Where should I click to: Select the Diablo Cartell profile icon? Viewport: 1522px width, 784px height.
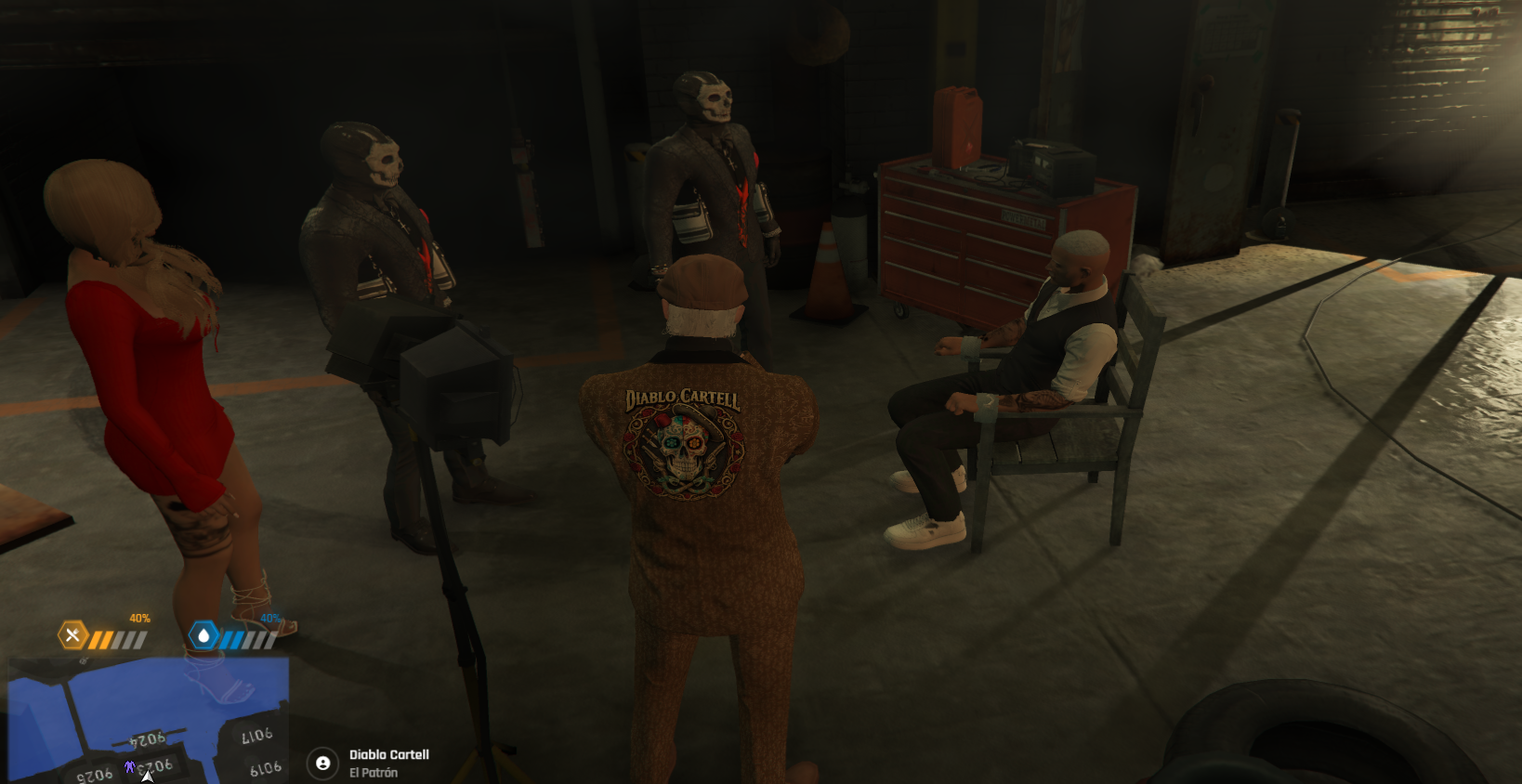coord(322,763)
